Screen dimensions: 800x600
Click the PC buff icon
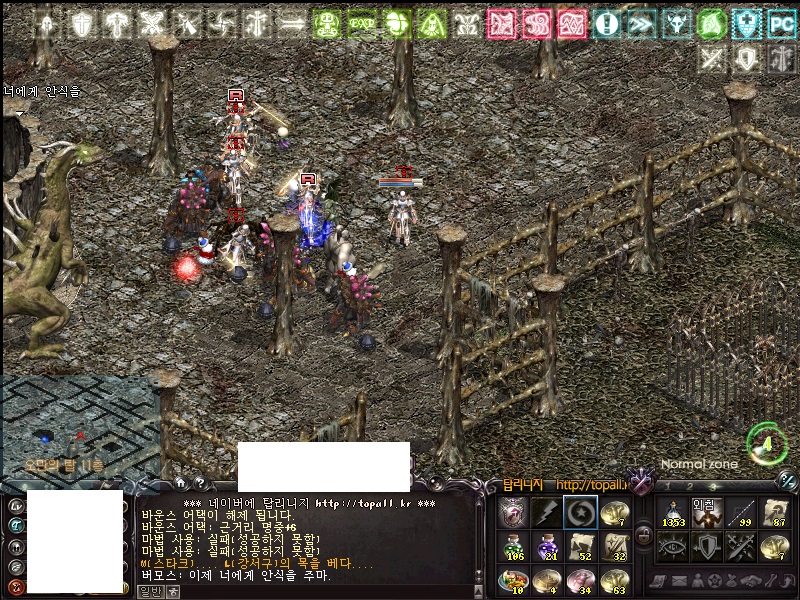(780, 23)
